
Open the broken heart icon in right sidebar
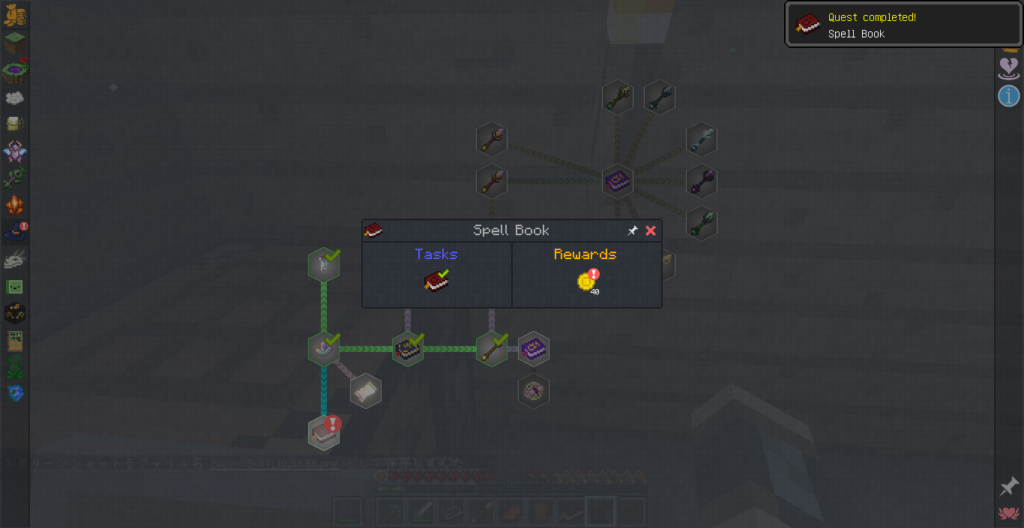(x=1009, y=68)
